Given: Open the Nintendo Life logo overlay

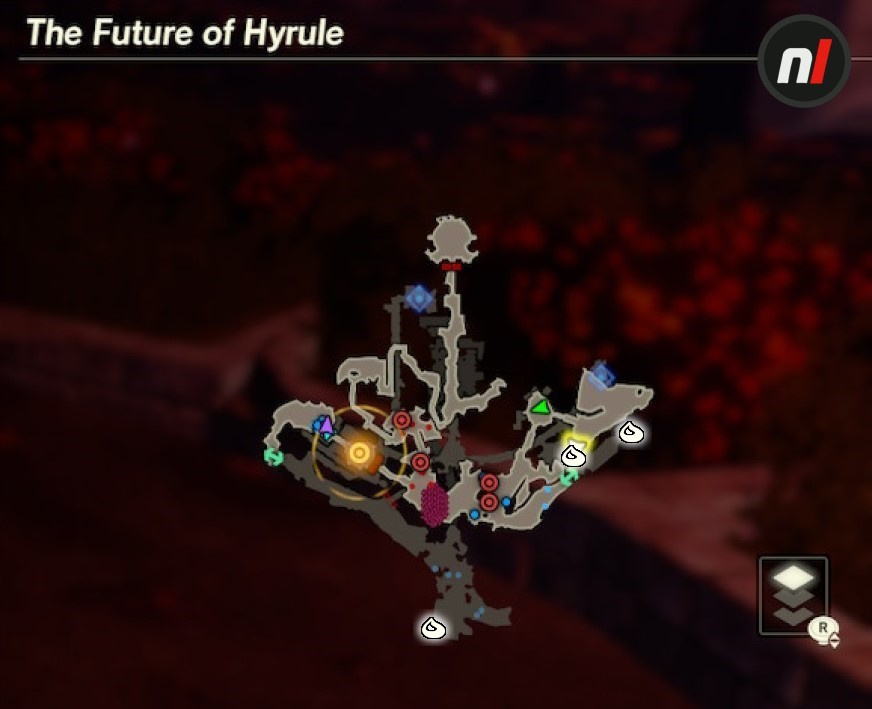Looking at the screenshot, I should coord(804,62).
